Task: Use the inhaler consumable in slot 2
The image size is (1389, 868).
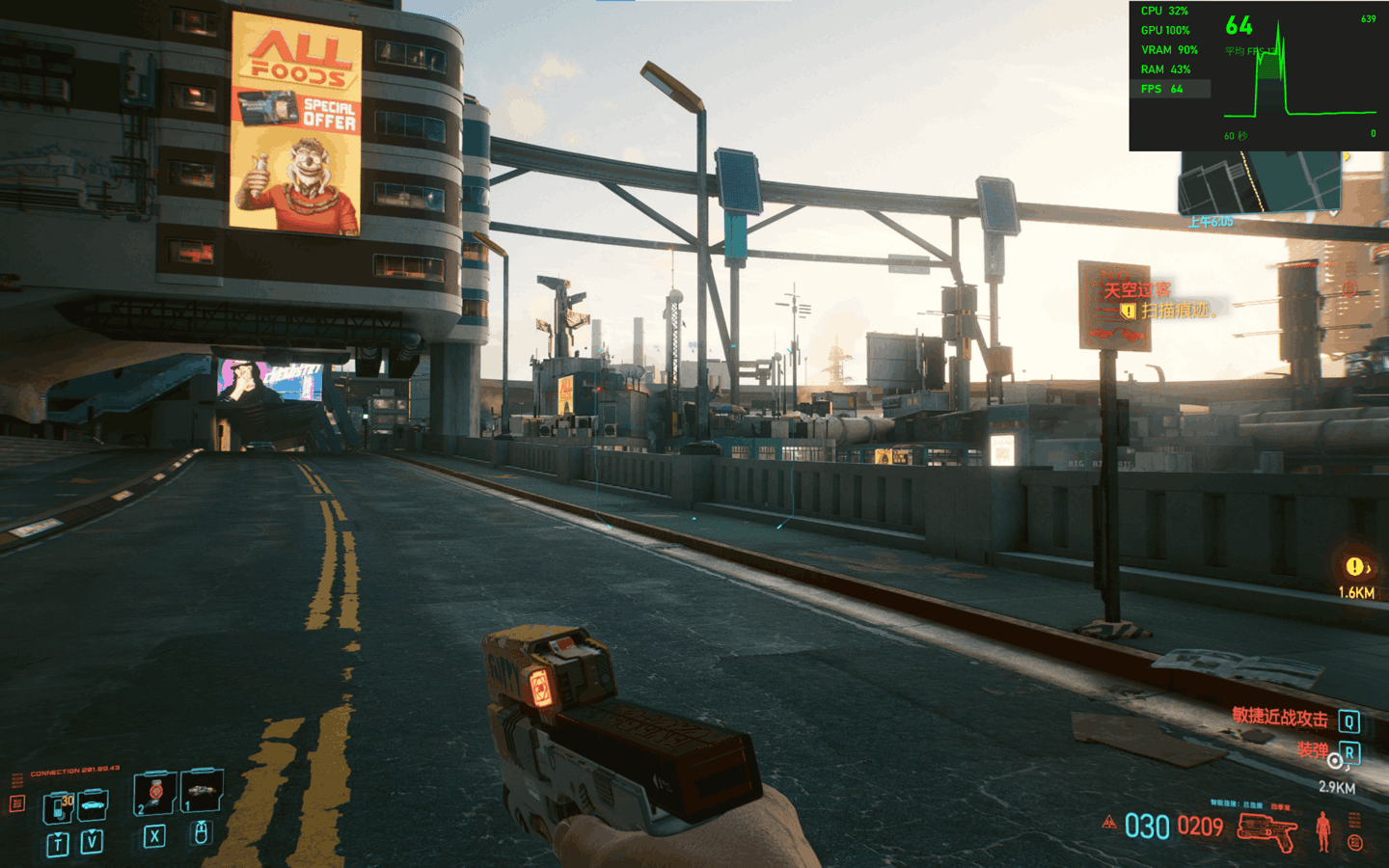Action: (154, 793)
